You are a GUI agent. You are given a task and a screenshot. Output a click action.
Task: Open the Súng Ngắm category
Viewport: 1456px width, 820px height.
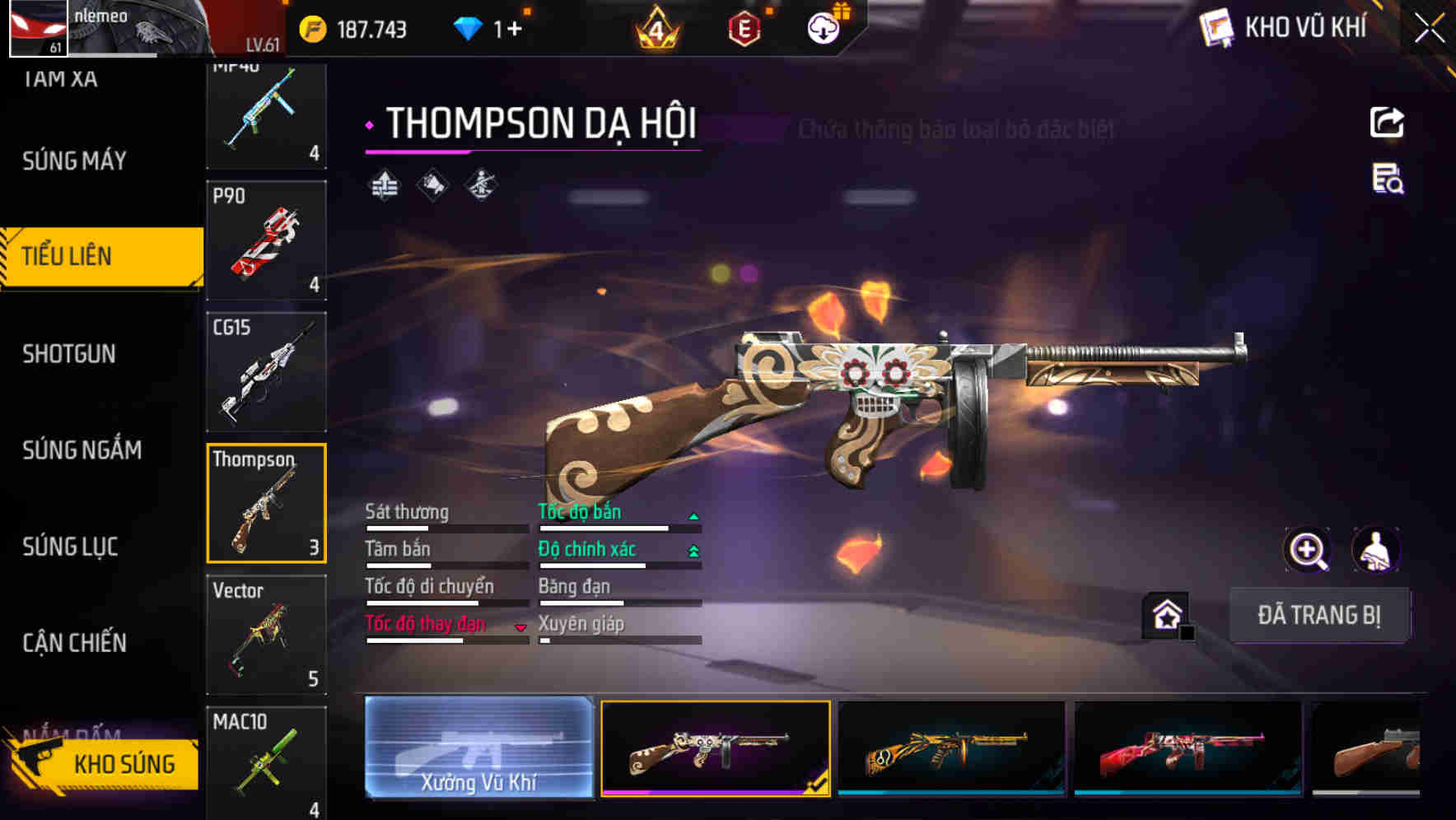82,450
